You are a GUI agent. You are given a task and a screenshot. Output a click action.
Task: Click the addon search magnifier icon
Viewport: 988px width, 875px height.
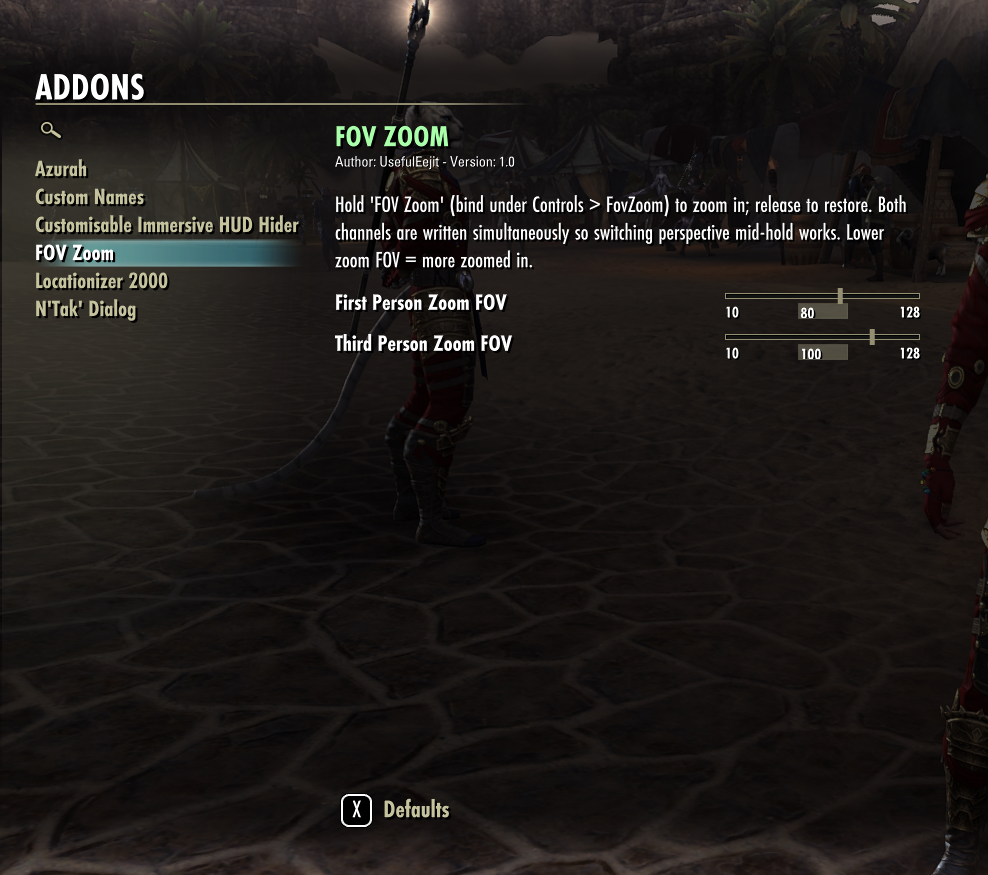(x=50, y=130)
